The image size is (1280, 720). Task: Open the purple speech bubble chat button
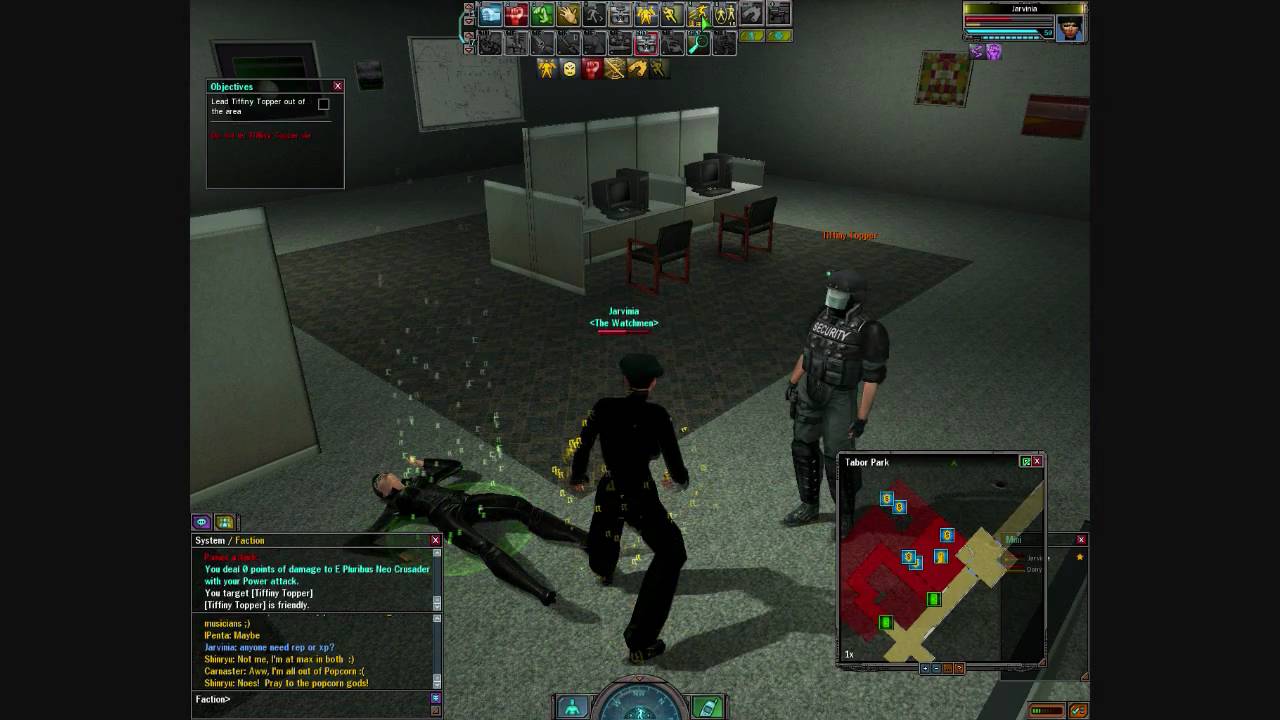(x=201, y=522)
